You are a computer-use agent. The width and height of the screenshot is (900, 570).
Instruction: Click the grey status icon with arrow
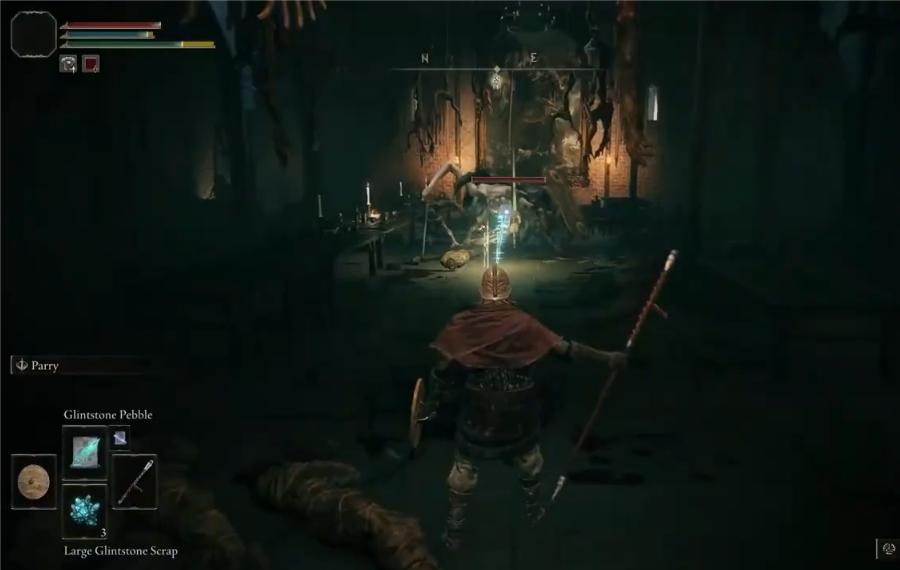click(69, 64)
